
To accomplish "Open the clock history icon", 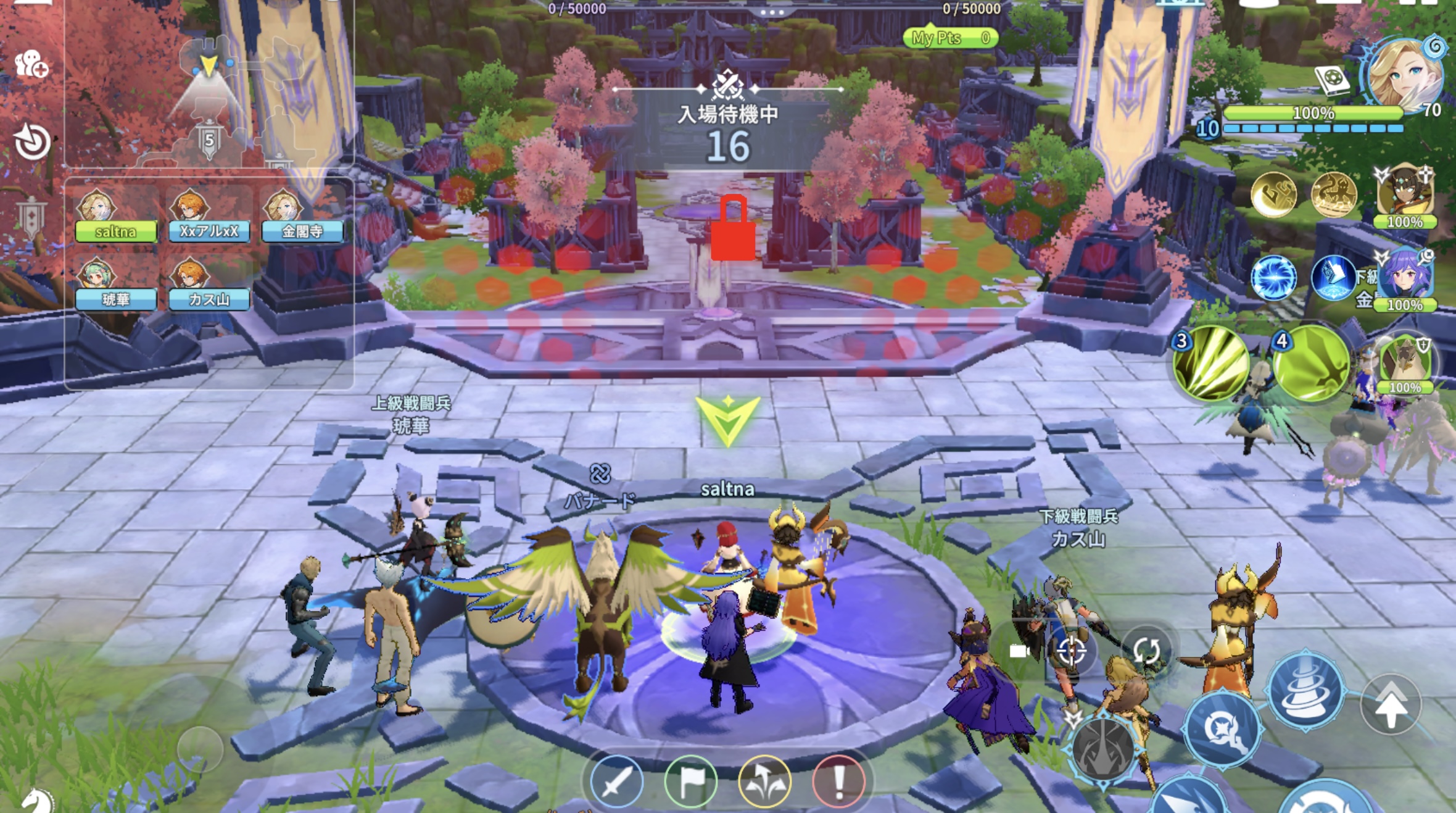I will coord(32,142).
